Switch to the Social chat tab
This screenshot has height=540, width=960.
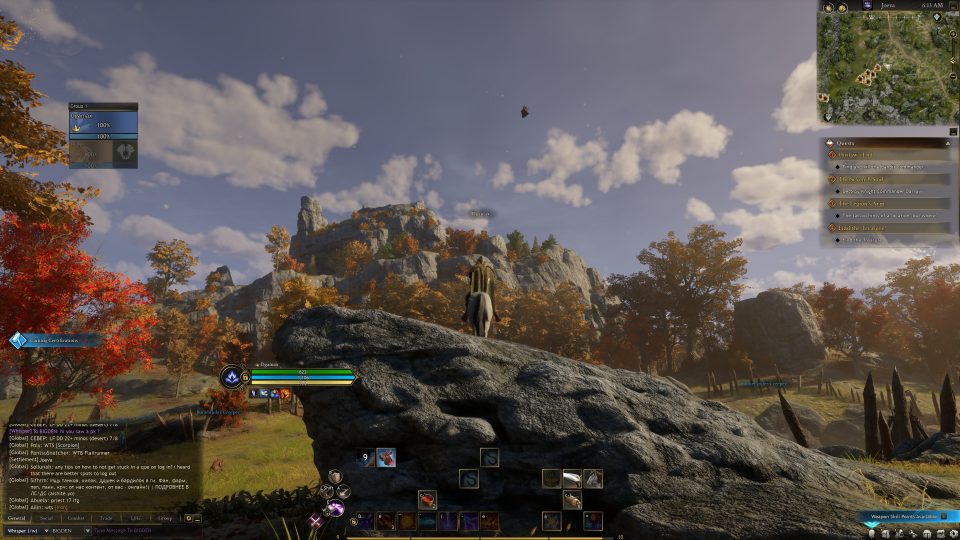46,518
